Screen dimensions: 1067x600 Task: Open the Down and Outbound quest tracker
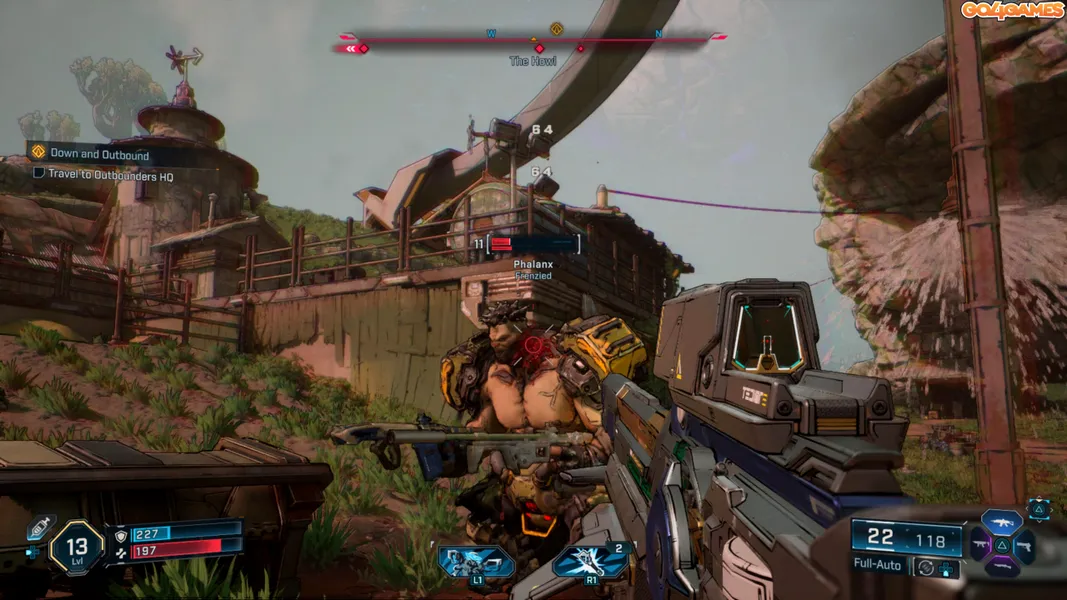pos(98,154)
